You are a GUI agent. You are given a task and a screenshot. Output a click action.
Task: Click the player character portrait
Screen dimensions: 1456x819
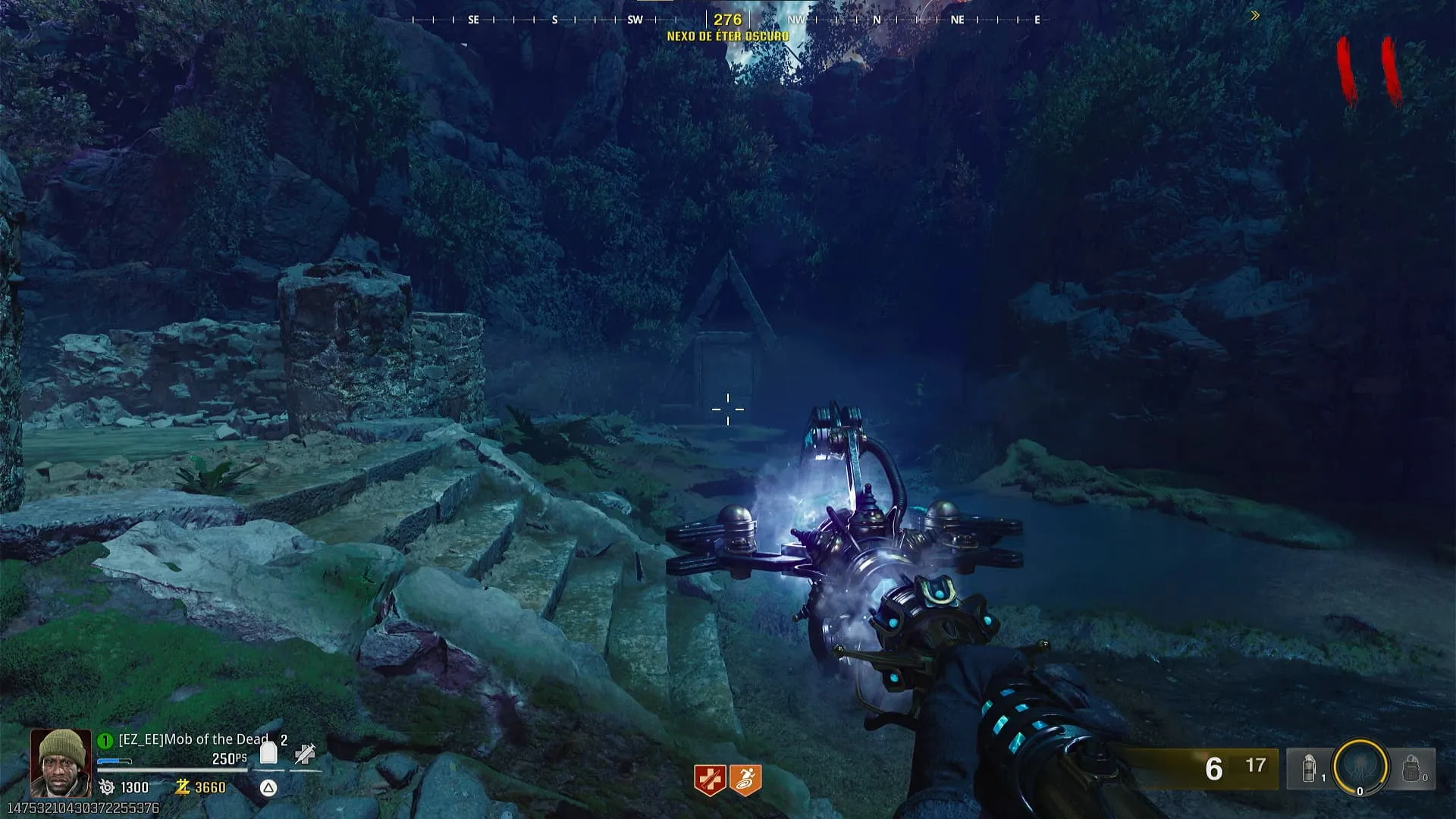pos(60,763)
